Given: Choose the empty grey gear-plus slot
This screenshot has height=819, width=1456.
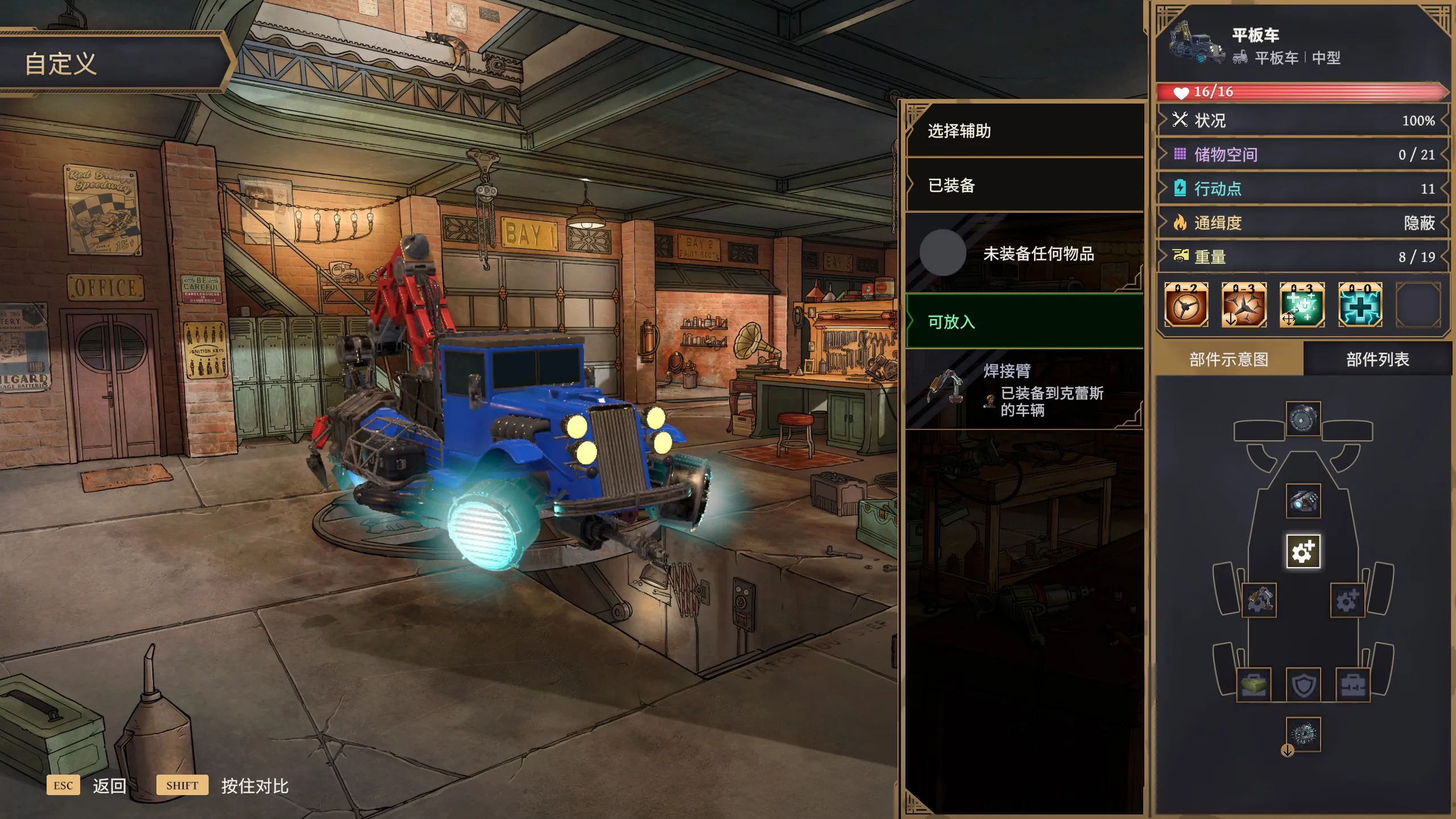Looking at the screenshot, I should point(1347,600).
